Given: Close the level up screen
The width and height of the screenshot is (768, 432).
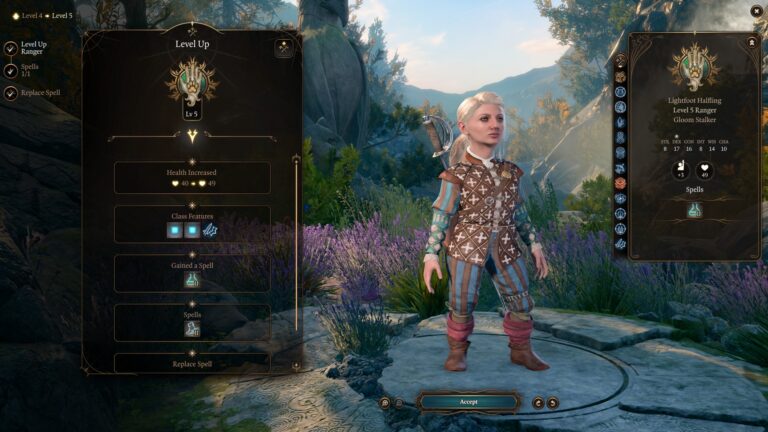Looking at the screenshot, I should (756, 10).
